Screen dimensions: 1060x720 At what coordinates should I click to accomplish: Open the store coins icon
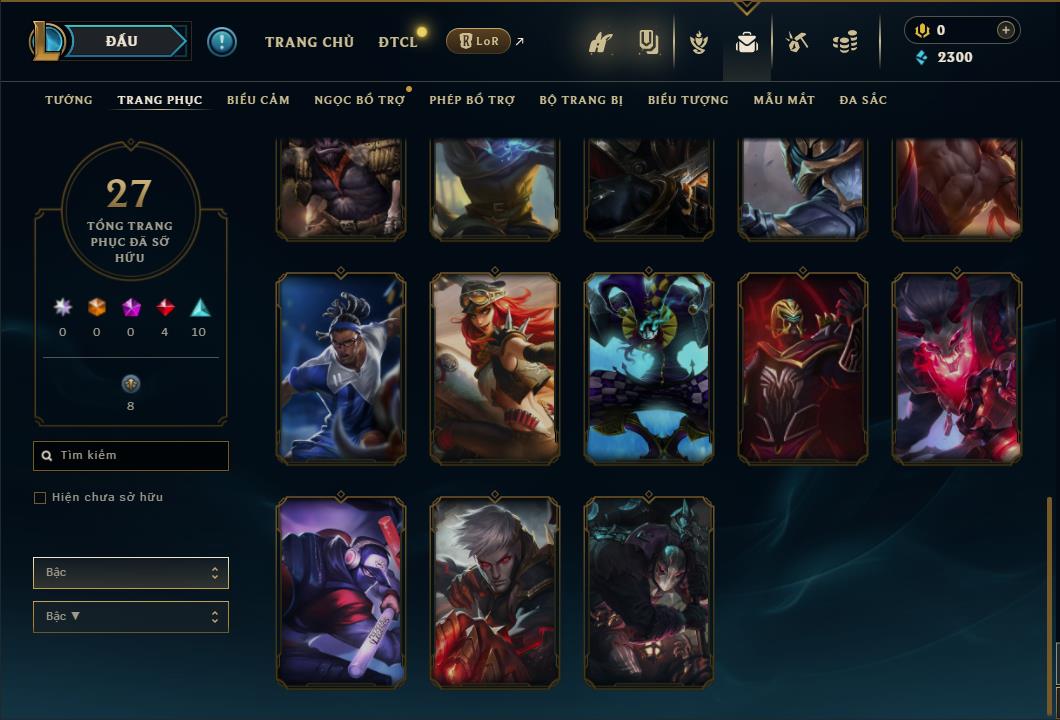845,42
